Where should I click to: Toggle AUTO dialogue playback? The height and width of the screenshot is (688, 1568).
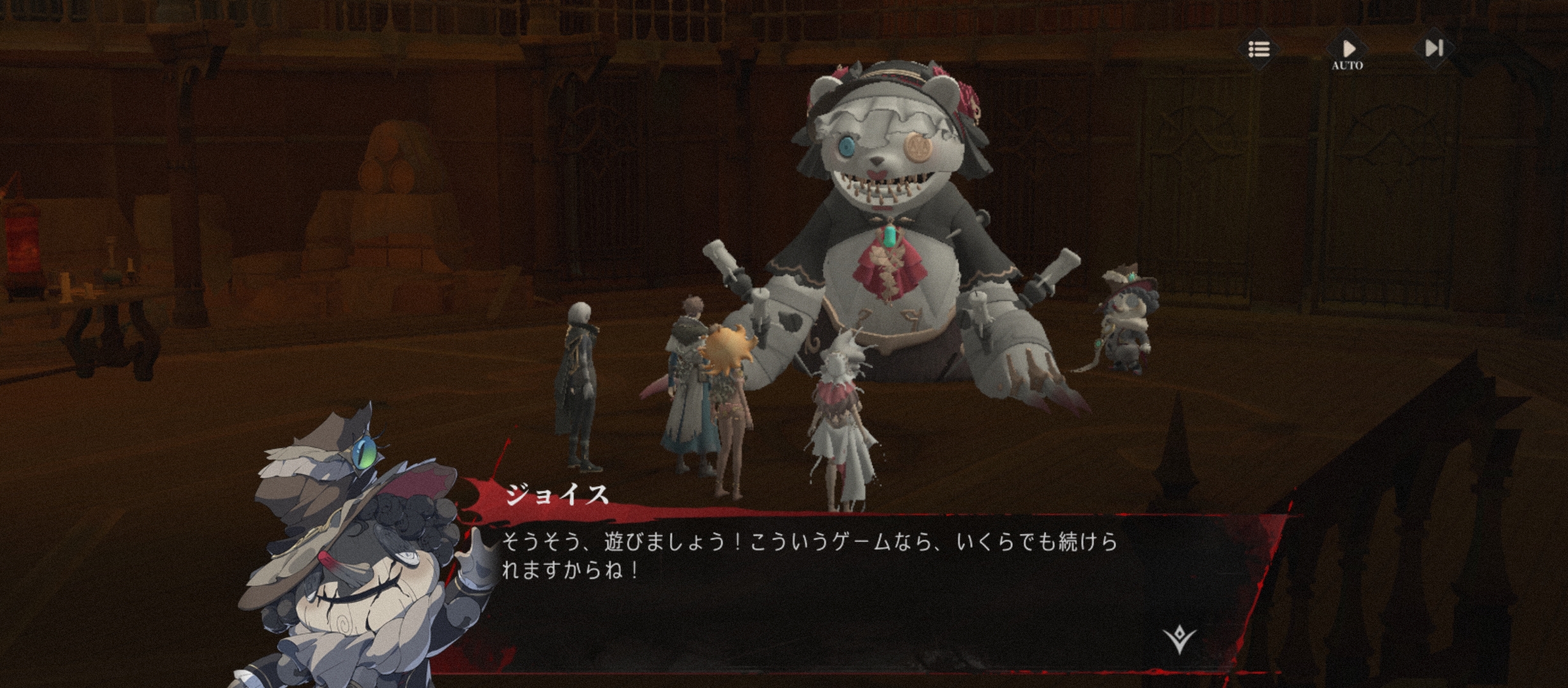point(1347,51)
